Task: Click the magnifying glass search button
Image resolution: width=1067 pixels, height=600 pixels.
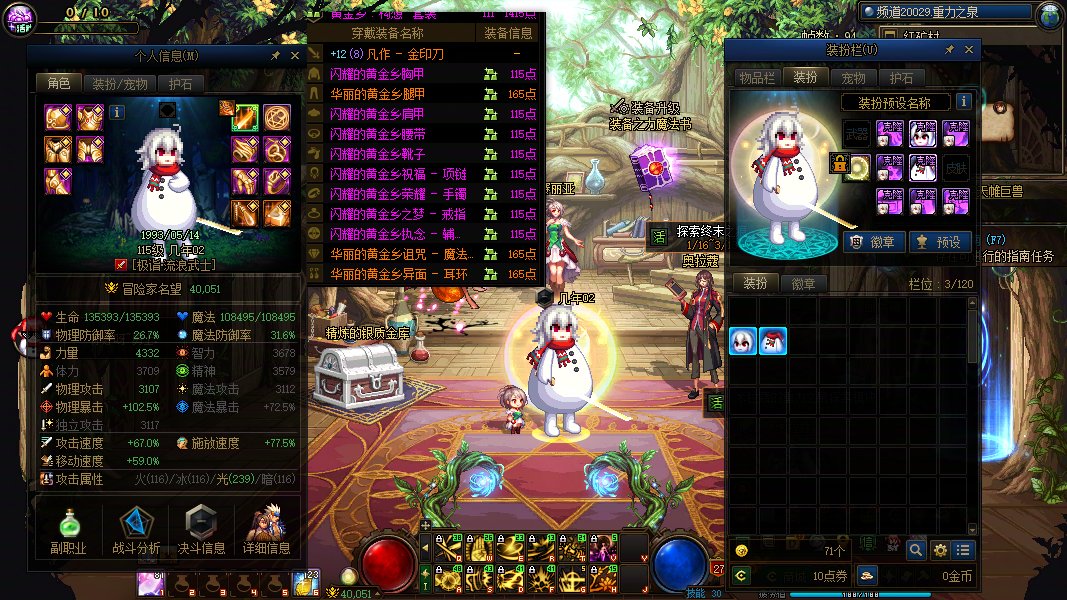Action: (x=916, y=549)
